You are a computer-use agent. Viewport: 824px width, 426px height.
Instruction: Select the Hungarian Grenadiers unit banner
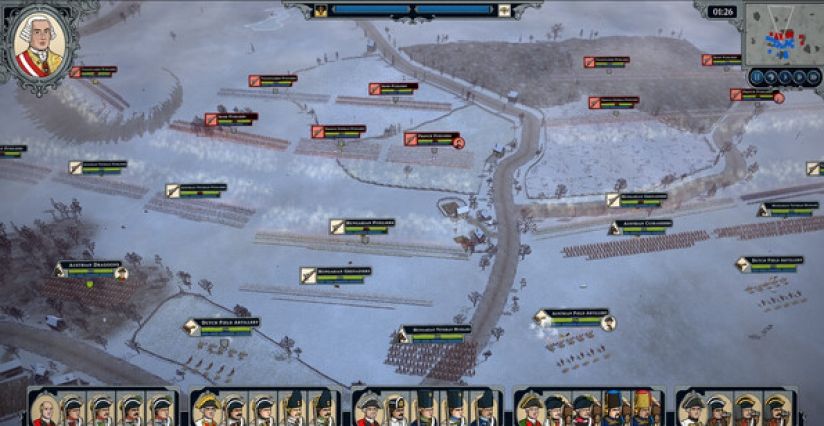(336, 273)
